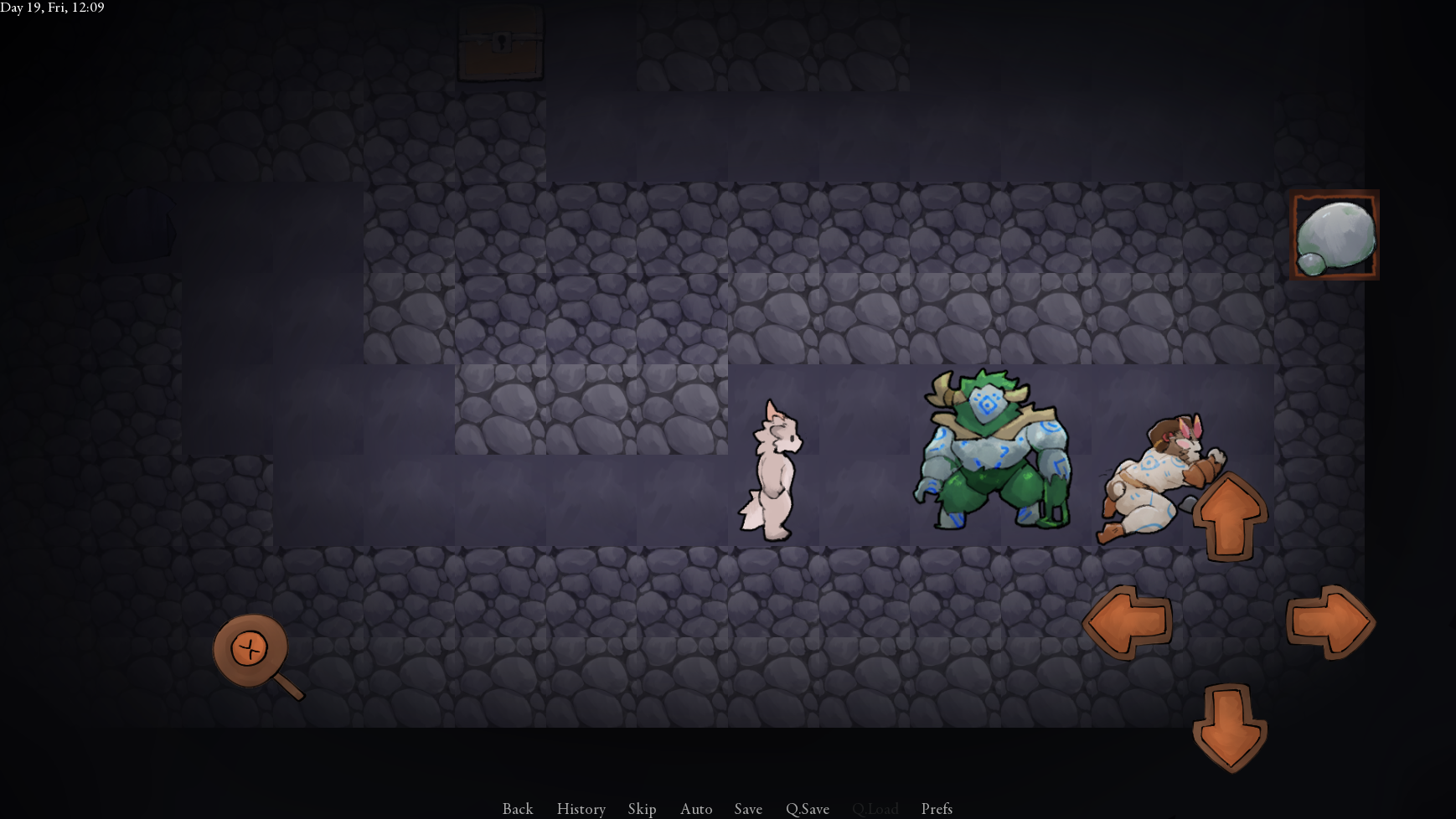This screenshot has height=819, width=1456.
Task: Open the Prefs menu
Action: point(937,808)
